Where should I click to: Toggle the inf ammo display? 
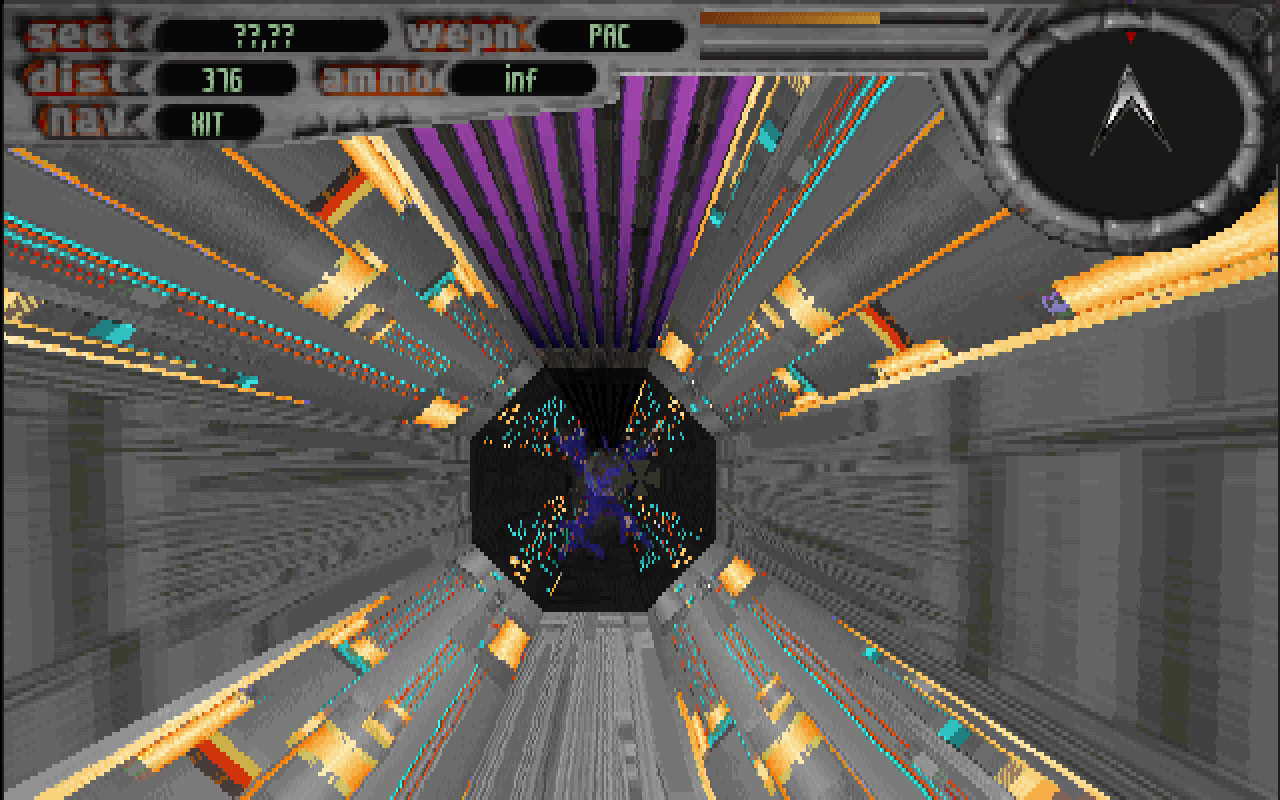point(520,78)
